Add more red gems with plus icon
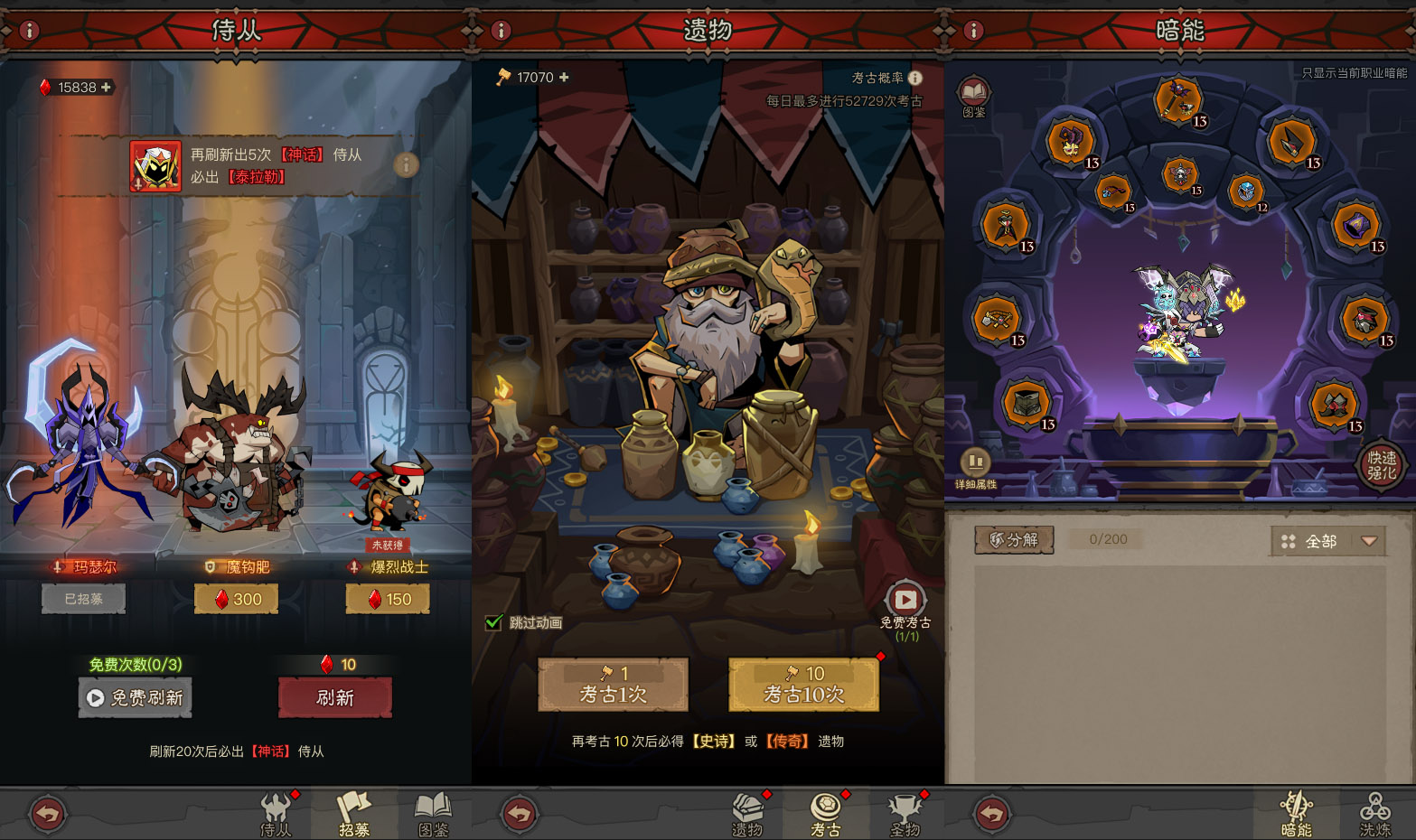The image size is (1416, 840). pos(107,88)
